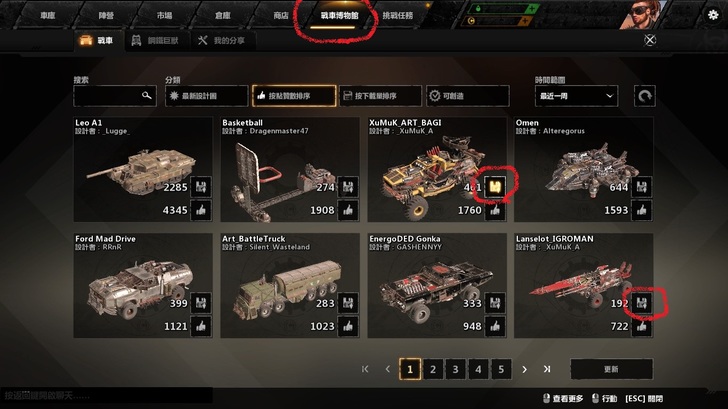Screen dimensions: 728x409
Task: Click the 更新 refresh button
Action: (611, 369)
